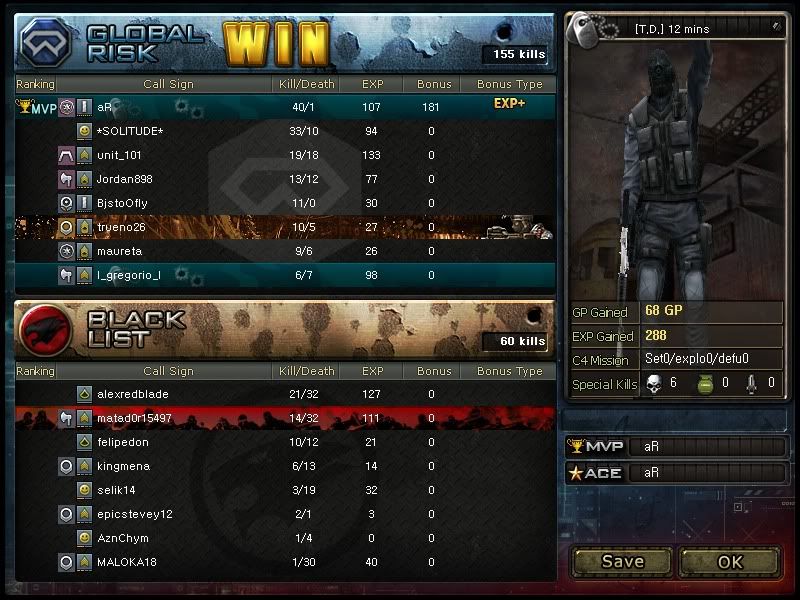Select the trueno26 player row

pyautogui.click(x=121, y=227)
